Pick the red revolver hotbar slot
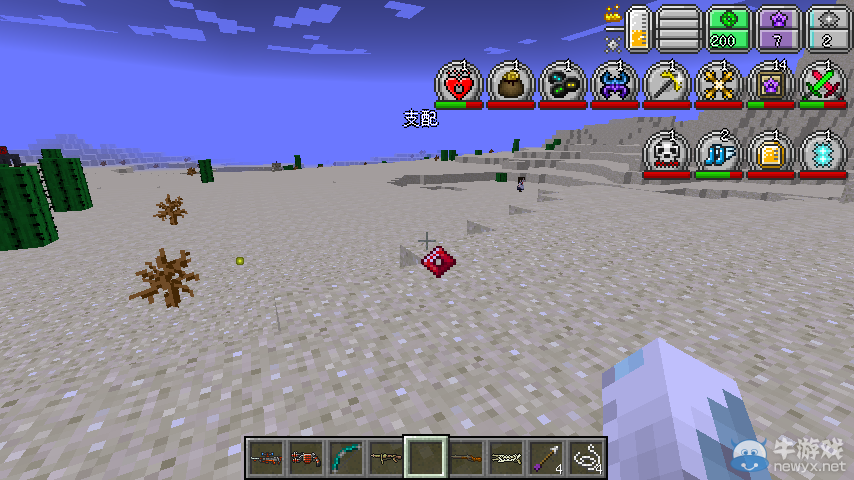This screenshot has height=480, width=854. pyautogui.click(x=304, y=457)
